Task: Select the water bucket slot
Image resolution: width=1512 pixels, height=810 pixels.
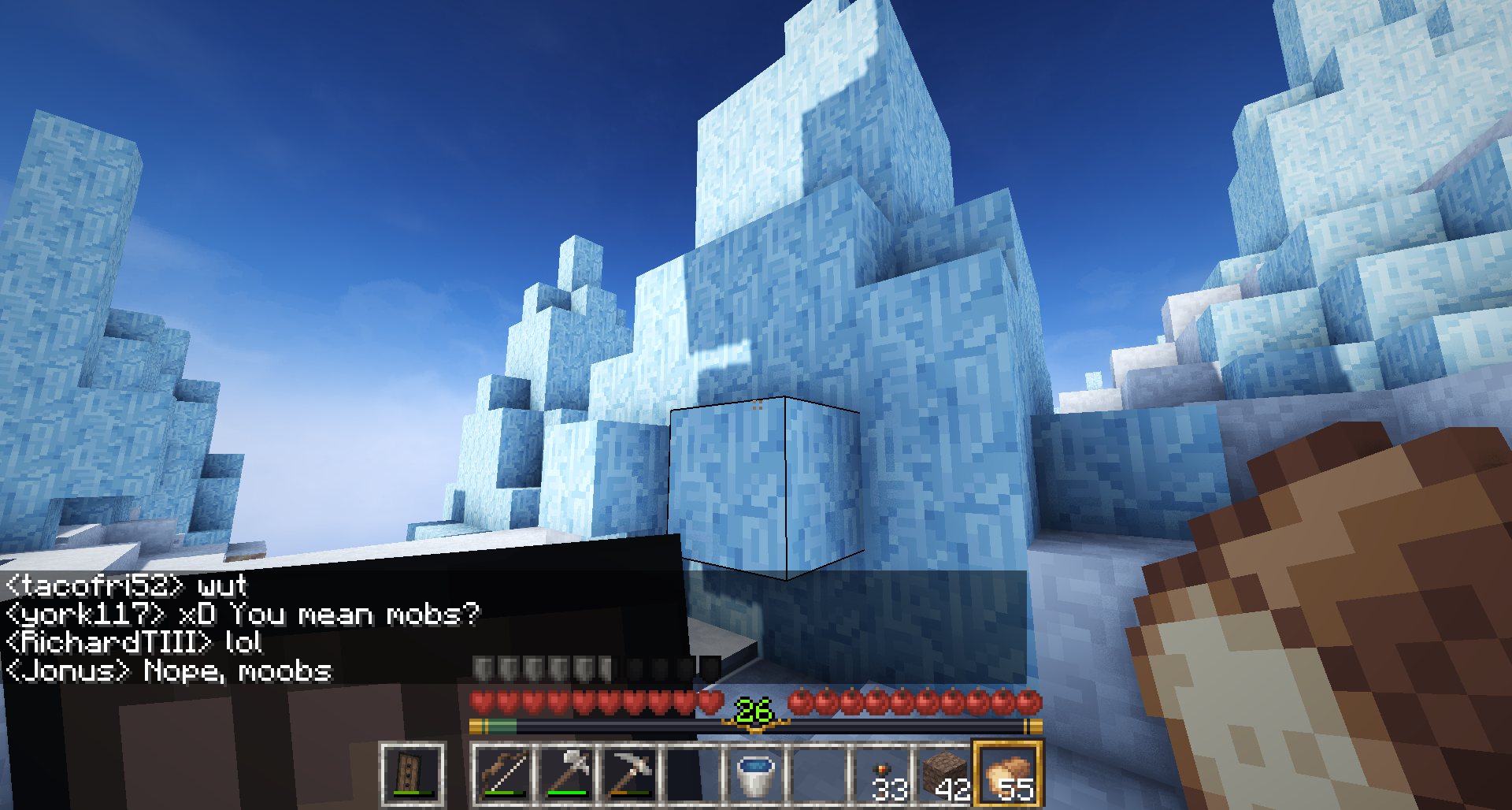Action: tap(756, 774)
